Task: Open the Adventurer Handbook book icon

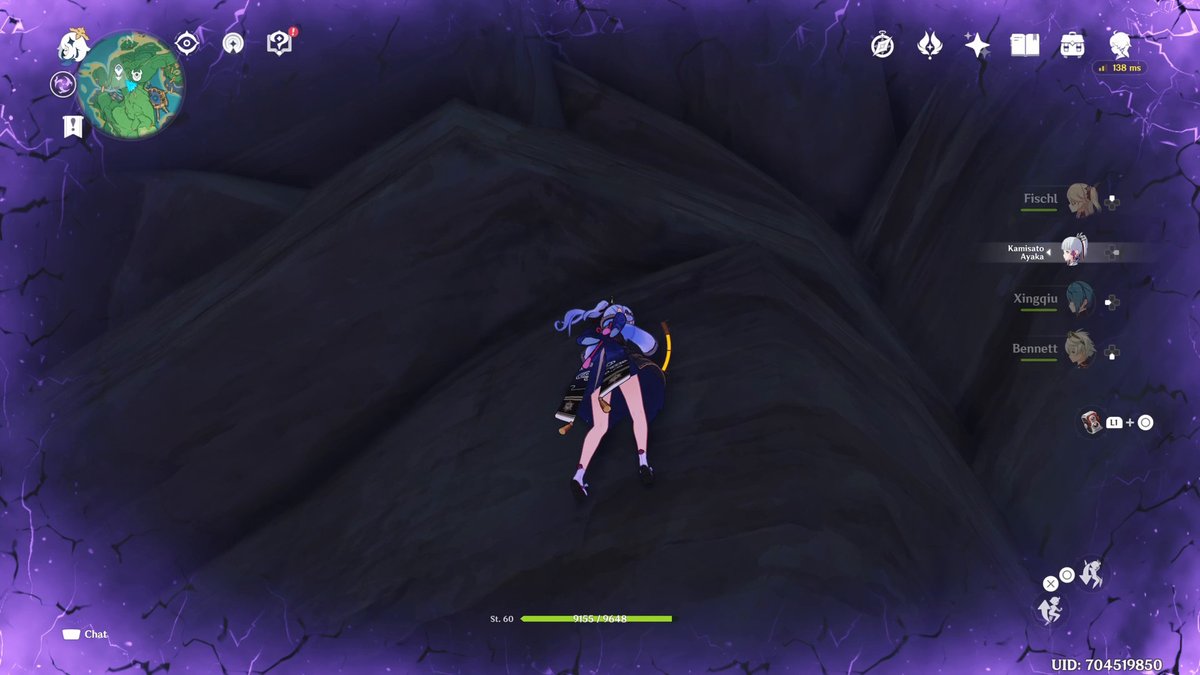Action: (x=1025, y=45)
